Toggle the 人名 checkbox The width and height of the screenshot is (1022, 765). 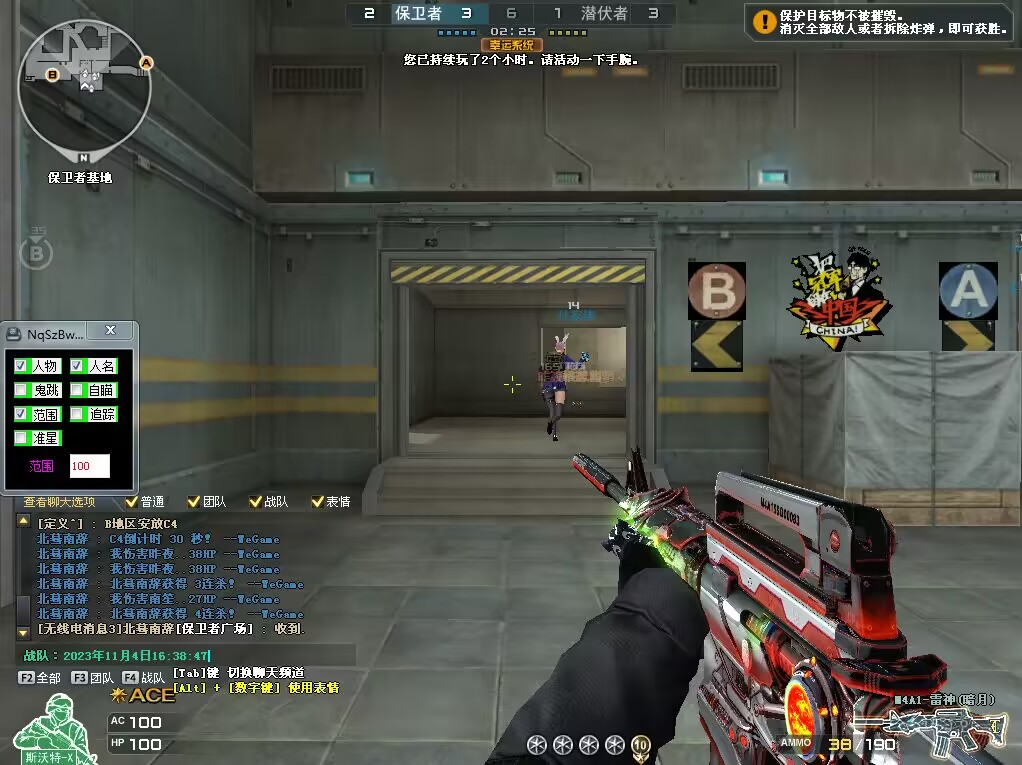pos(77,366)
